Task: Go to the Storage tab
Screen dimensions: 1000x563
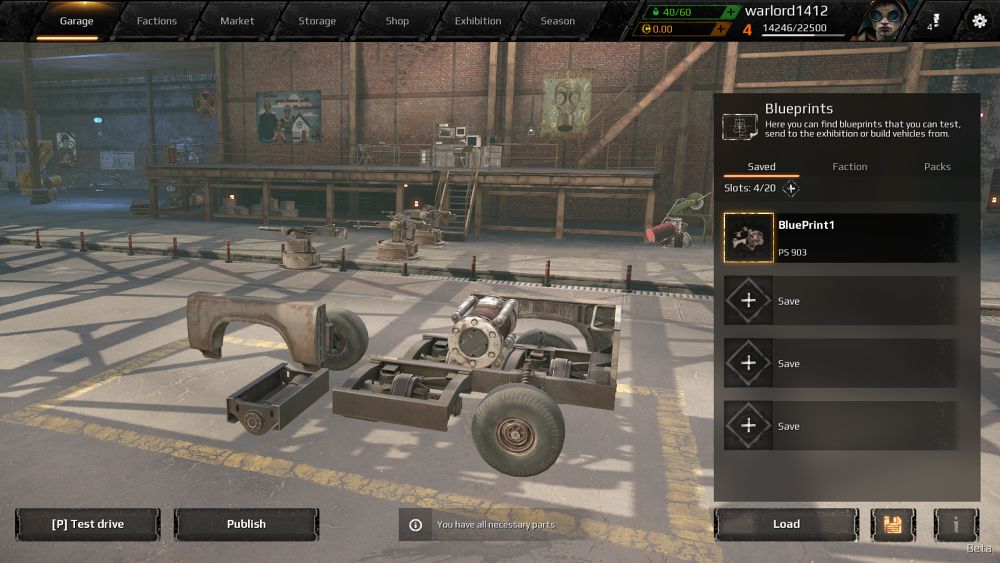Action: click(317, 21)
